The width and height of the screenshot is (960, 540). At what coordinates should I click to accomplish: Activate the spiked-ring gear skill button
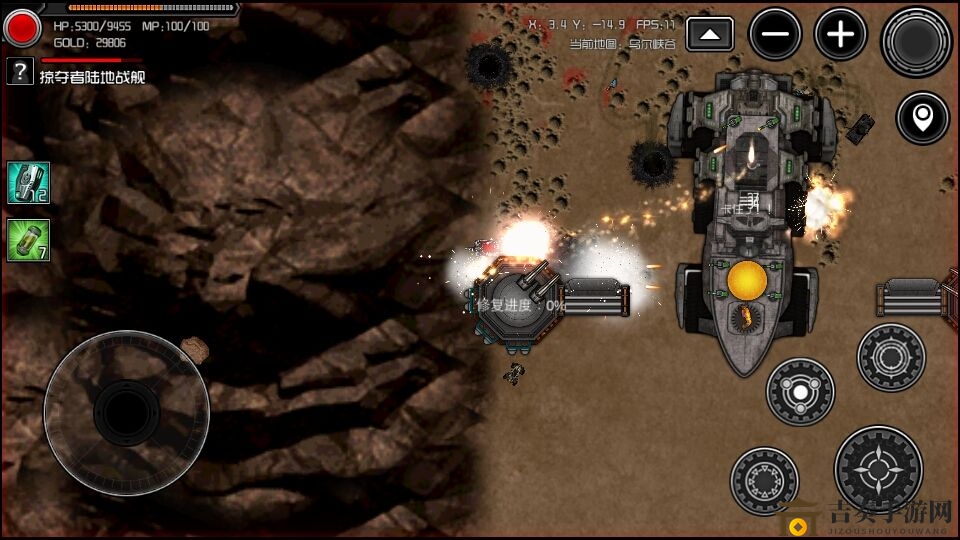(x=891, y=357)
